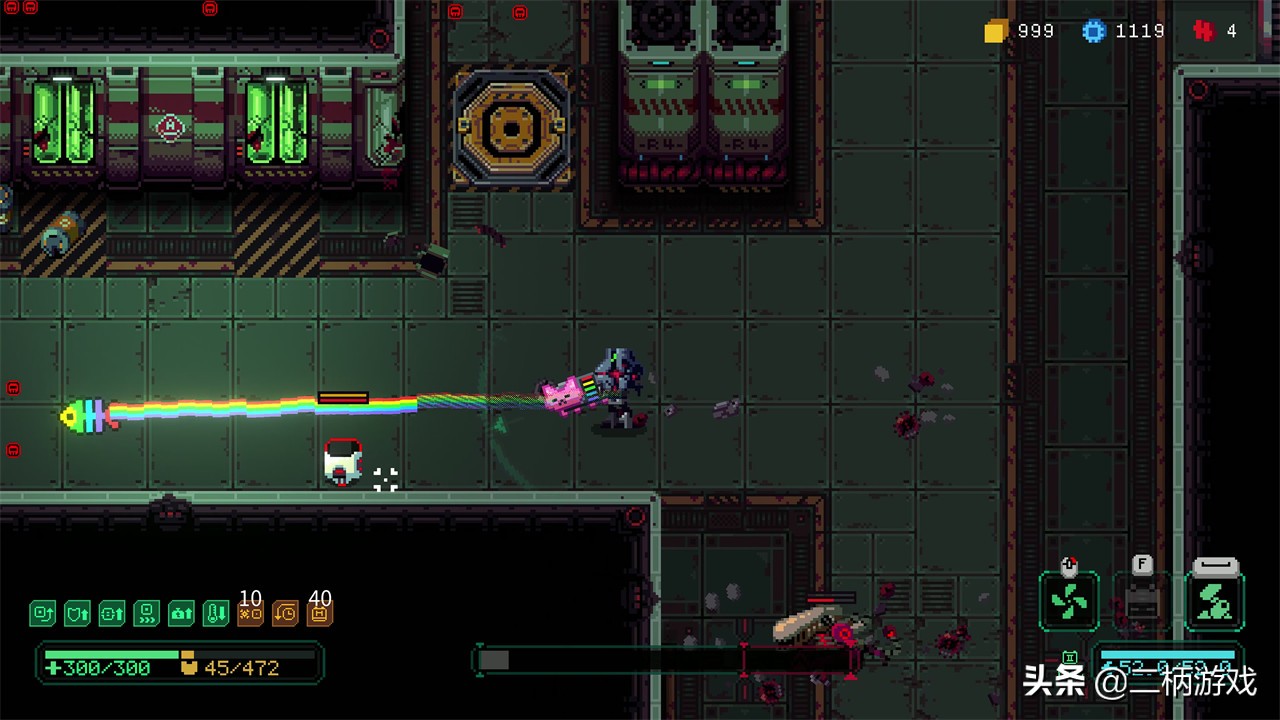The image size is (1280, 720).
Task: Activate the green spinning blade ability
Action: pyautogui.click(x=1069, y=602)
